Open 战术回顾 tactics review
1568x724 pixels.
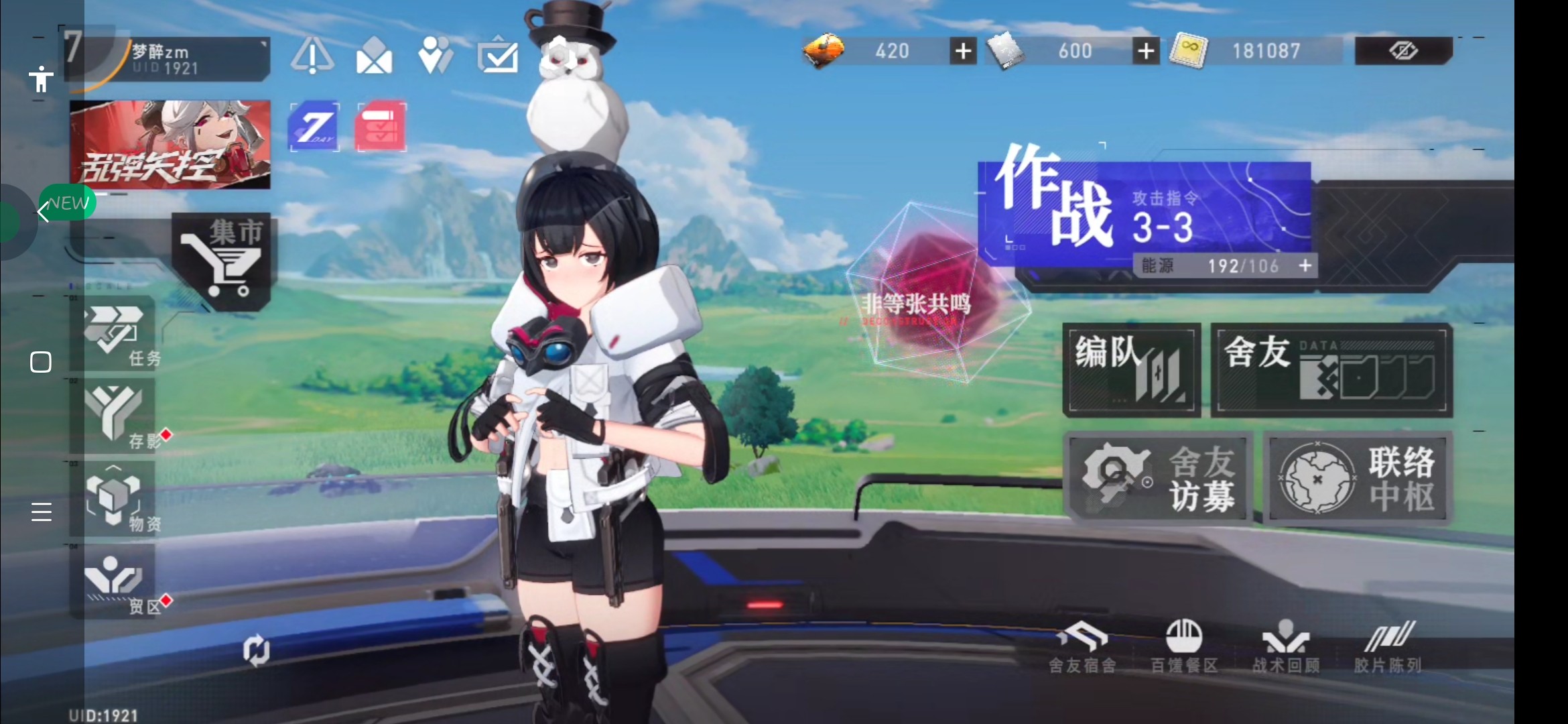pos(1286,646)
